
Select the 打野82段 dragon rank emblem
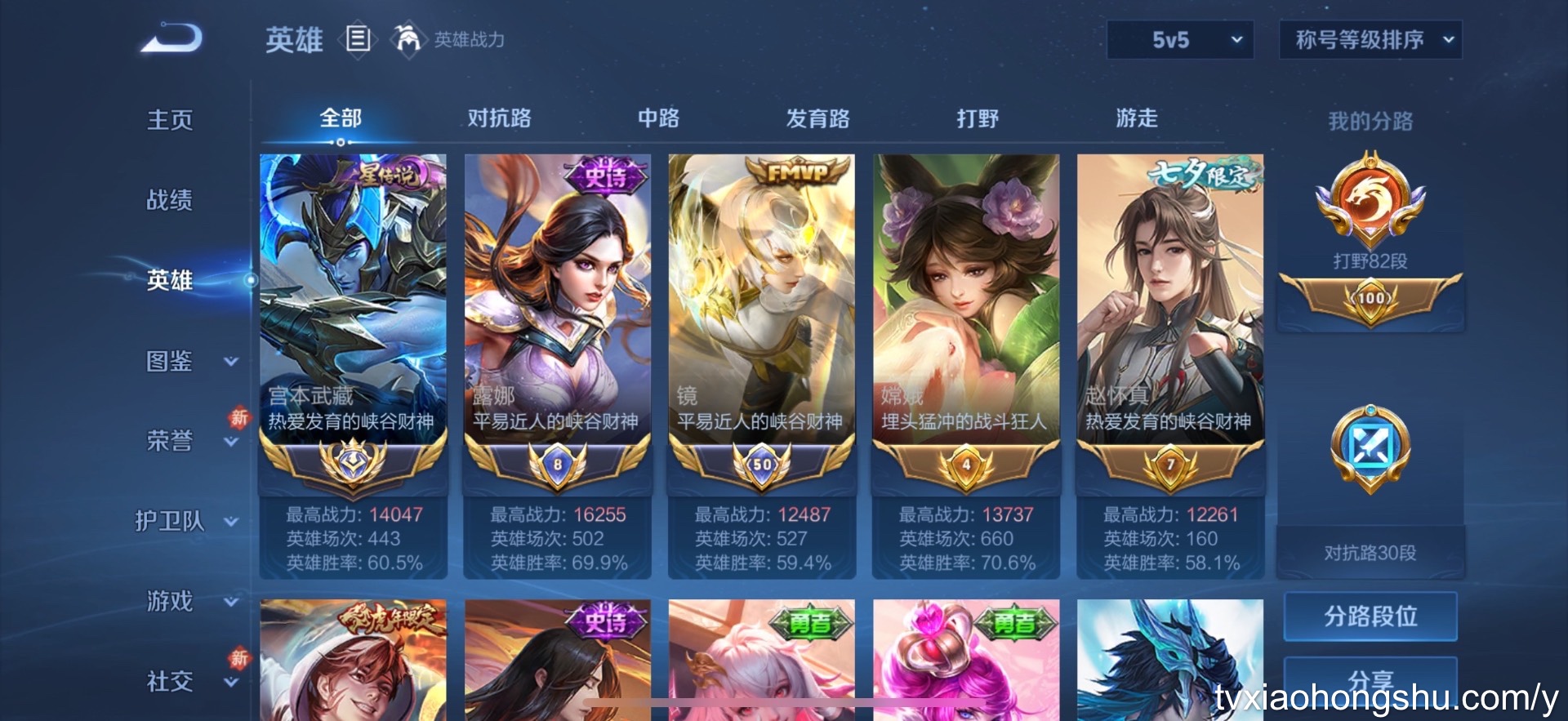(1370, 200)
